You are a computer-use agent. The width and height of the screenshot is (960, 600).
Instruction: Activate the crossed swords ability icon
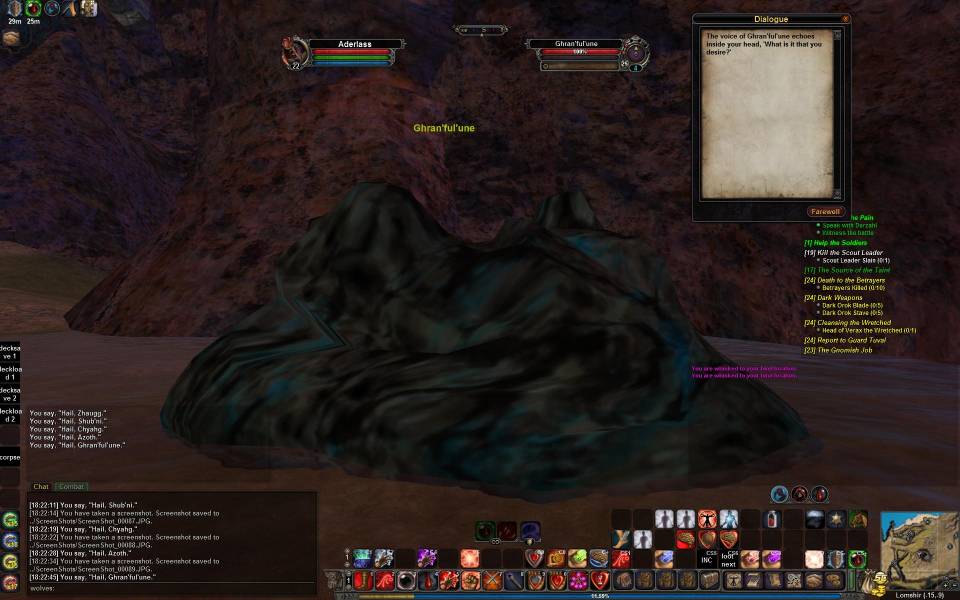(493, 580)
